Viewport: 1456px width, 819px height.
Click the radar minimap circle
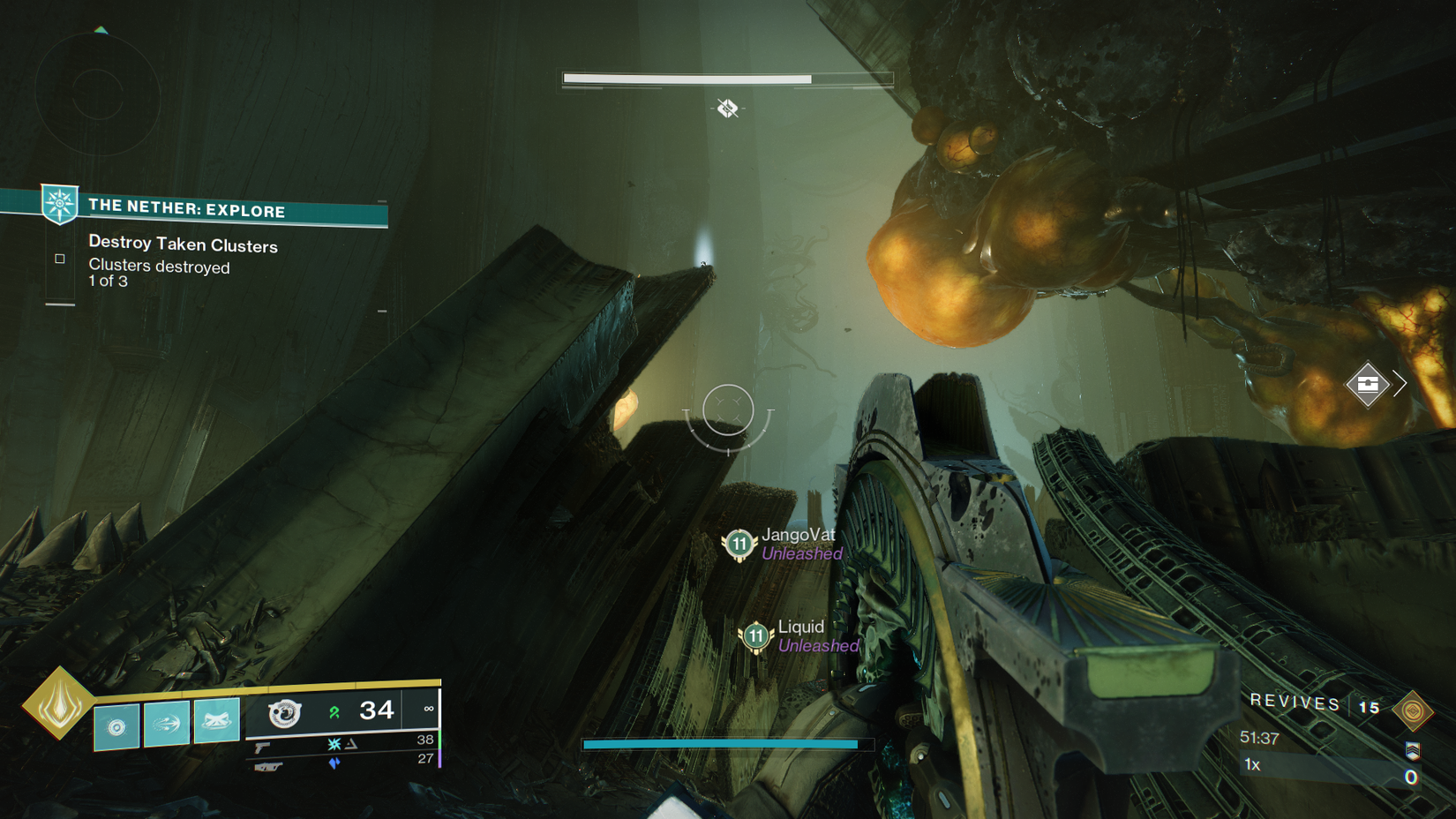(97, 93)
